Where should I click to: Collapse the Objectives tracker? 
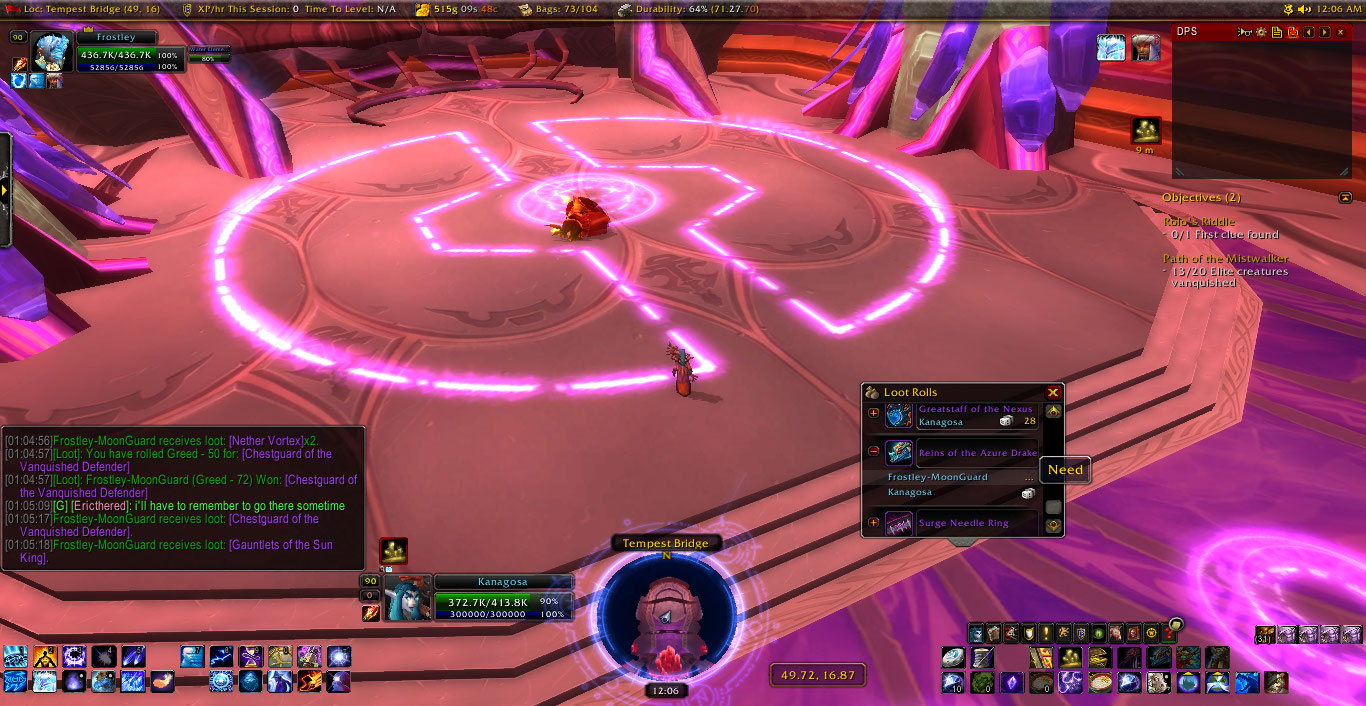(1345, 198)
